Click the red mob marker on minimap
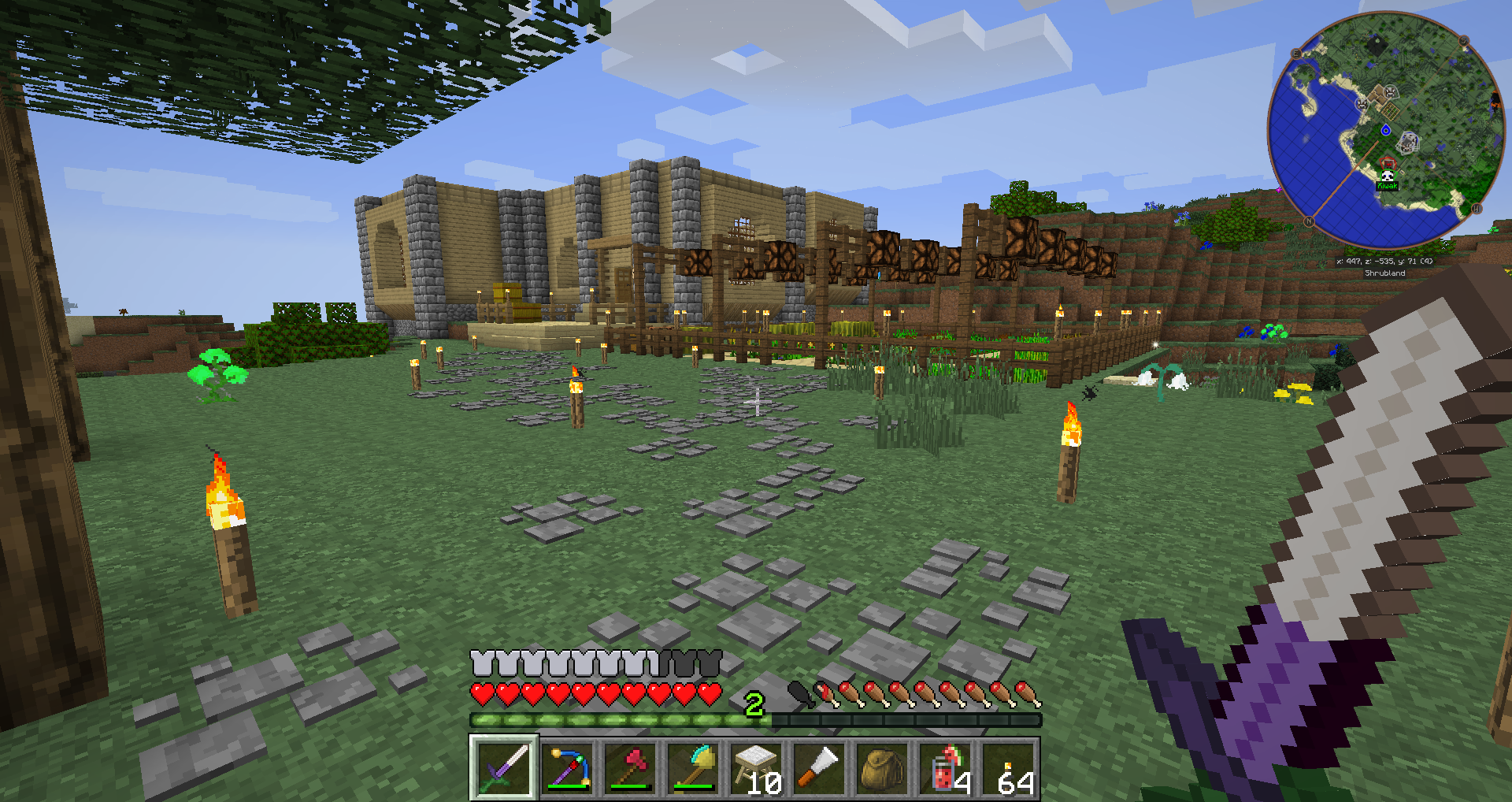 (1388, 163)
